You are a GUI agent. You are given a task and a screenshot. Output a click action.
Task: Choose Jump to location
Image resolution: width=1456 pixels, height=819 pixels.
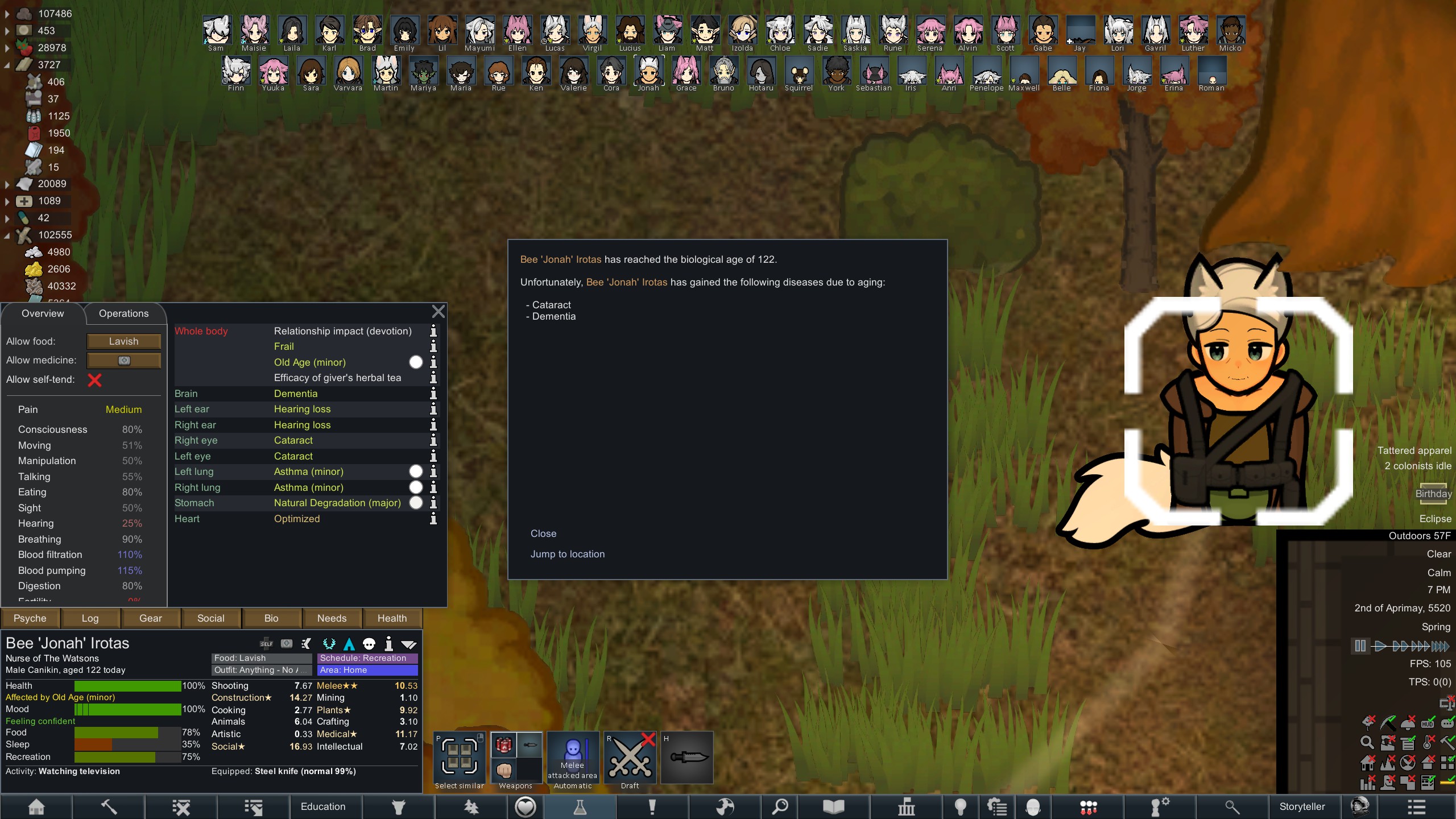(567, 554)
